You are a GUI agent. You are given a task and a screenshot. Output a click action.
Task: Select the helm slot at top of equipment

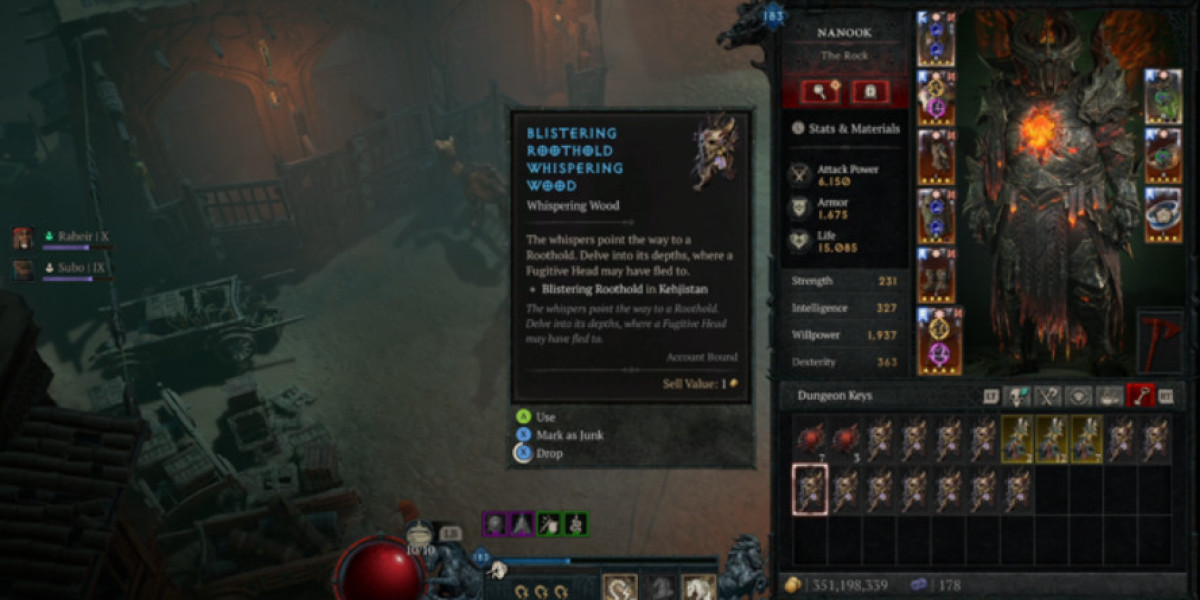tap(936, 38)
